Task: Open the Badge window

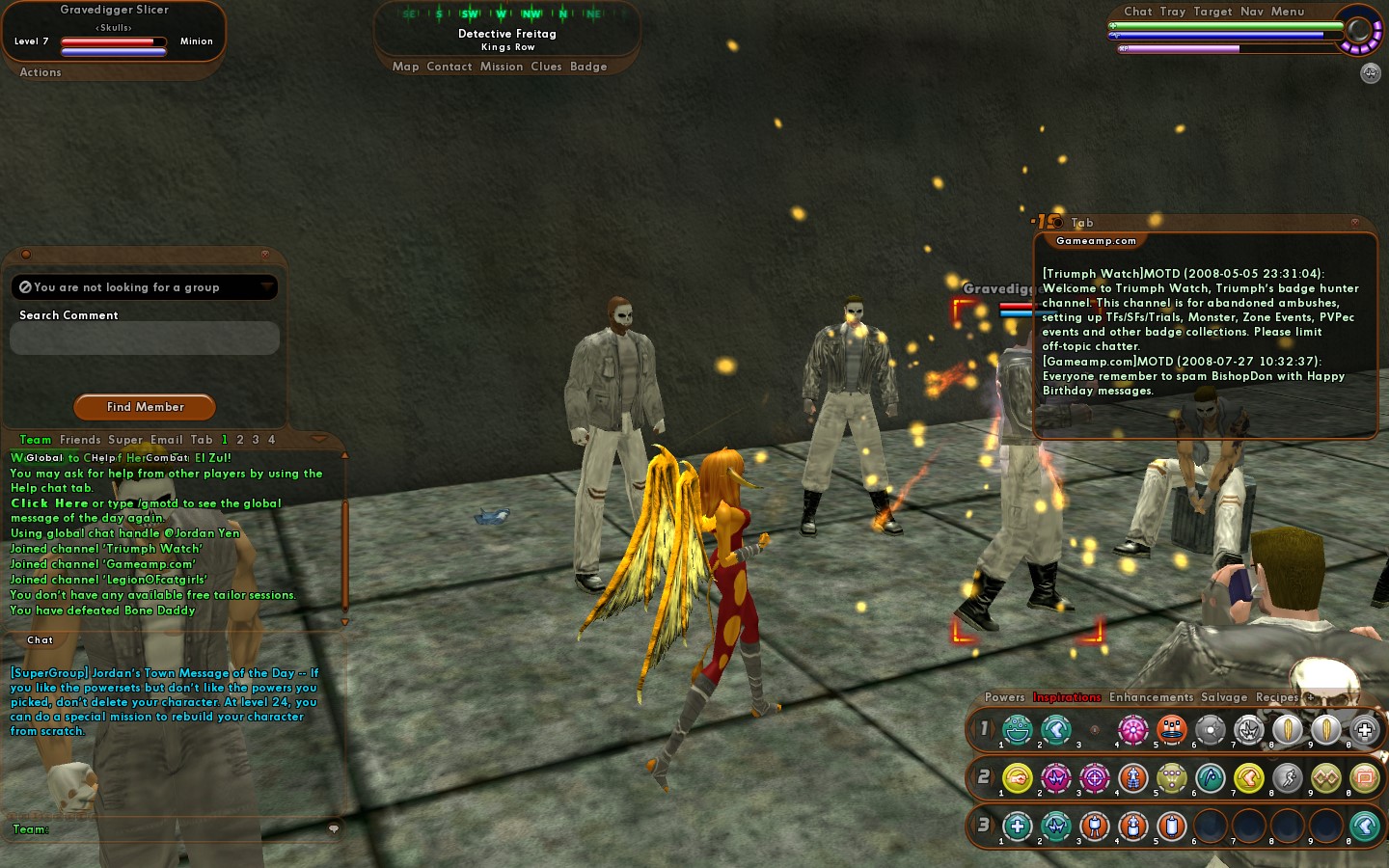Action: tap(588, 67)
